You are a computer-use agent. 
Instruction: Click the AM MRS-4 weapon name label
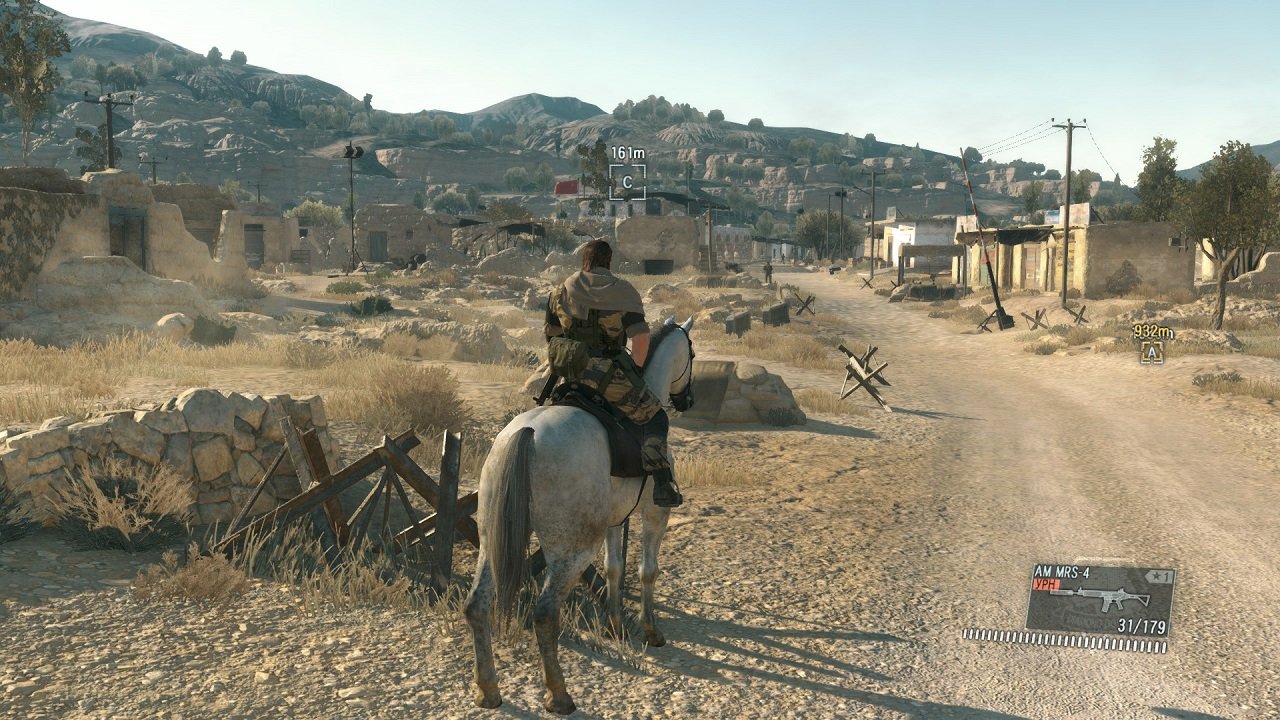(1063, 572)
